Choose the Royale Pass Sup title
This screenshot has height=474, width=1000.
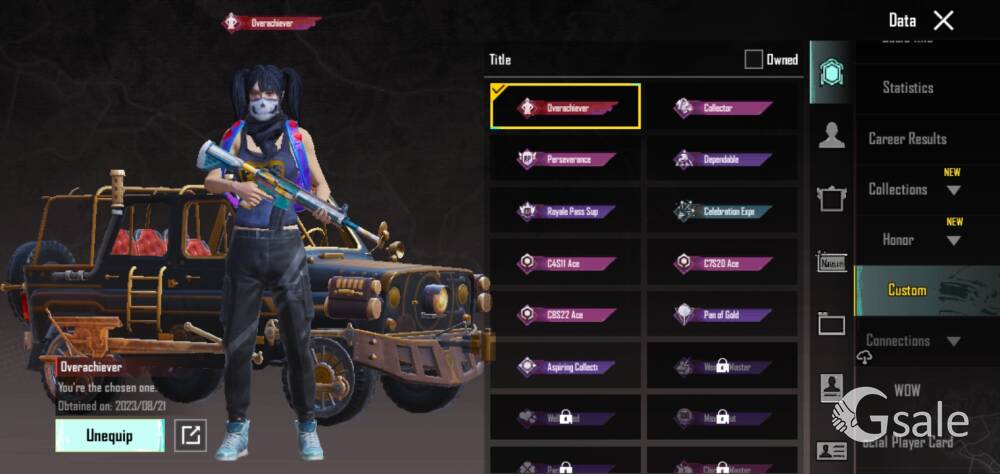tap(565, 211)
